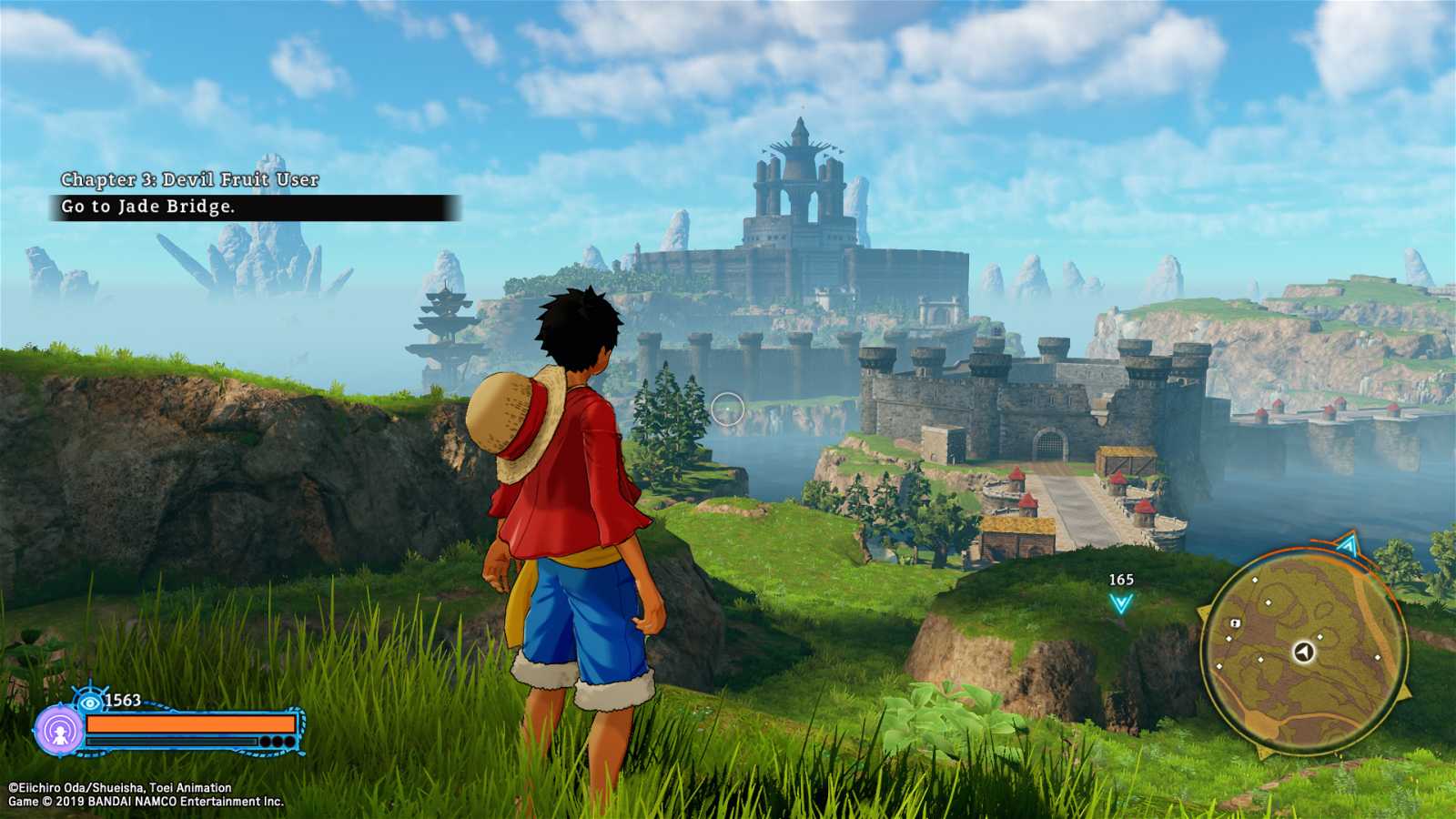This screenshot has width=1456, height=819.
Task: Click the teal waypoint marker labeled 165
Action: click(1121, 602)
